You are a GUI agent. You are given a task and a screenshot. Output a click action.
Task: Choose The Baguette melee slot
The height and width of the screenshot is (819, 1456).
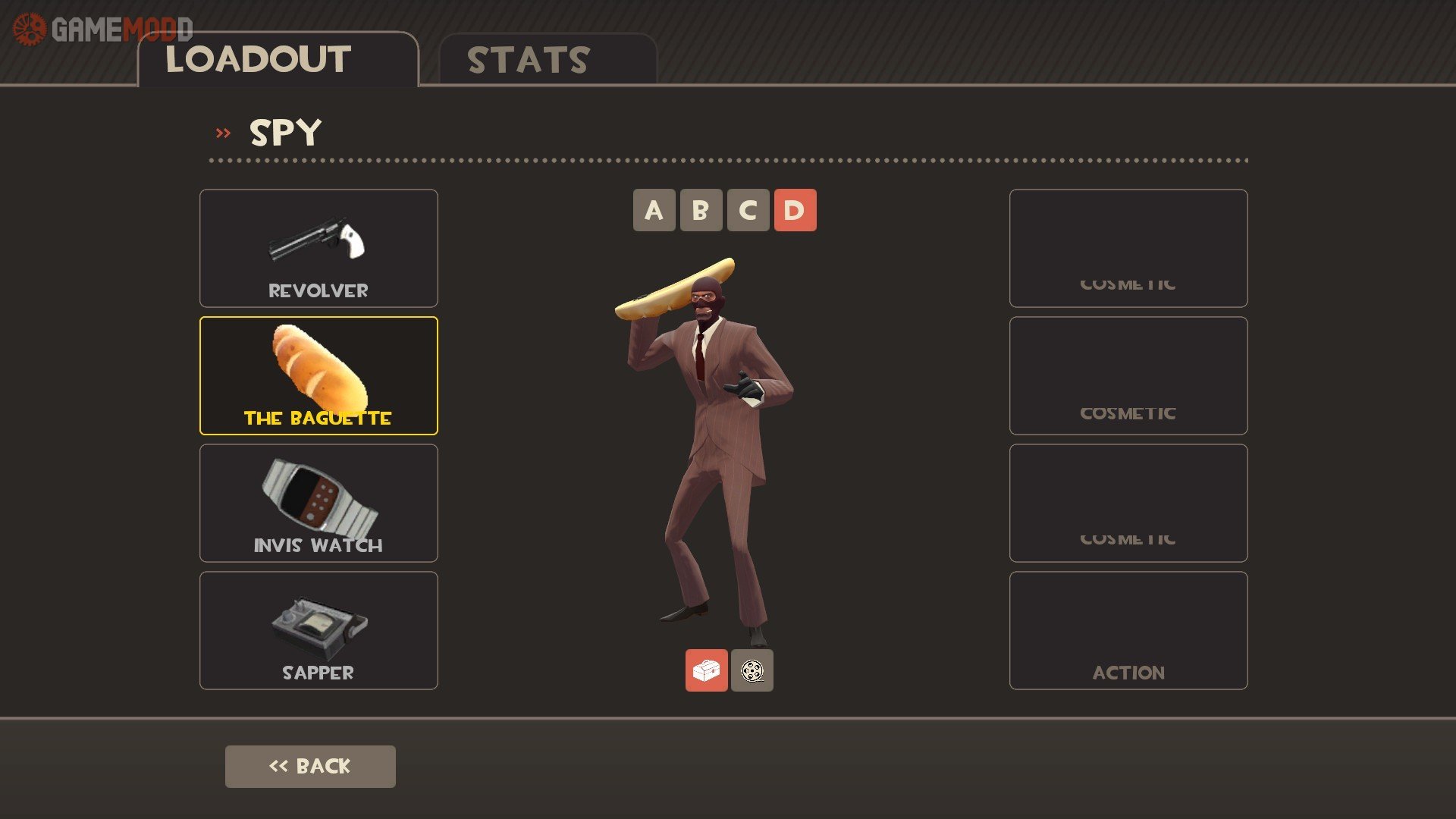[x=318, y=375]
